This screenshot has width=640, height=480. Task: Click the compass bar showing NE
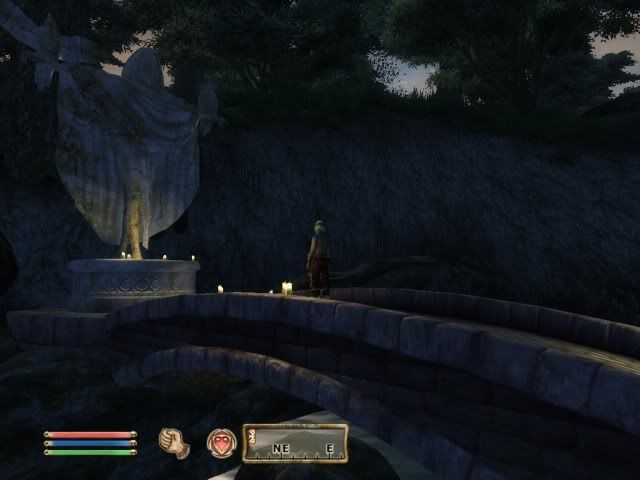pos(295,443)
